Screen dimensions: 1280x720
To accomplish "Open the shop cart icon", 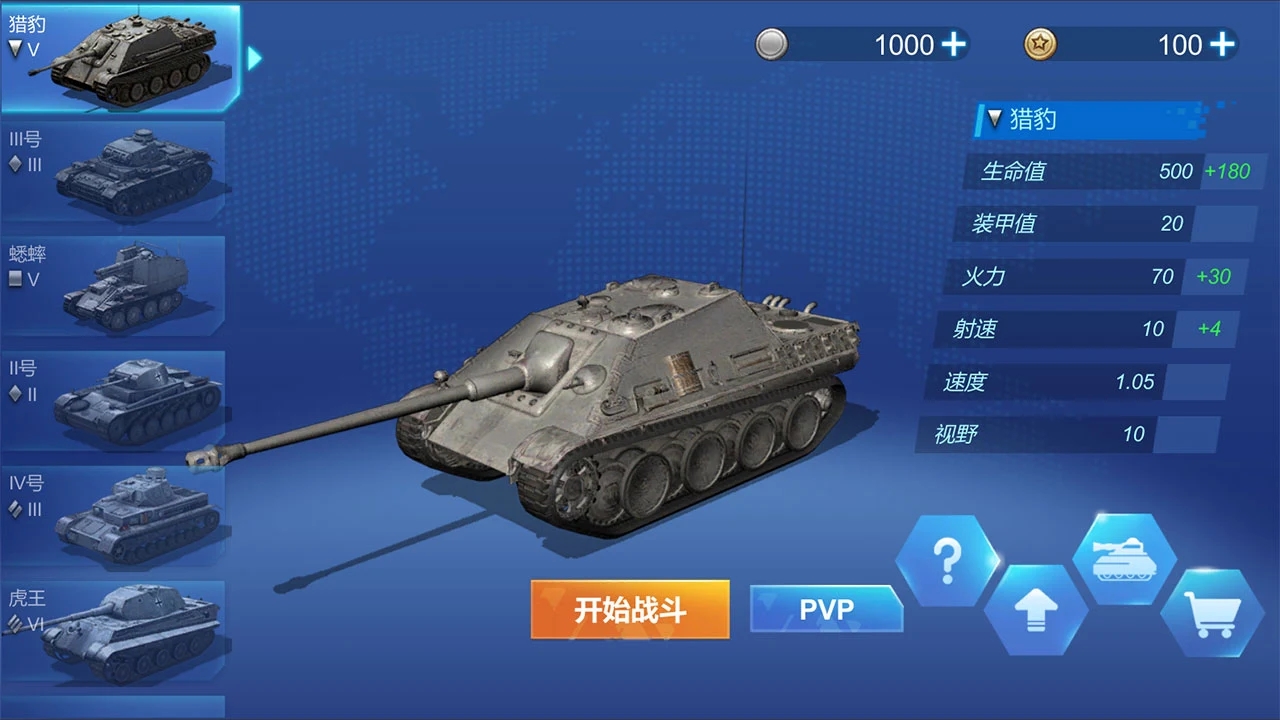I will coord(1213,609).
